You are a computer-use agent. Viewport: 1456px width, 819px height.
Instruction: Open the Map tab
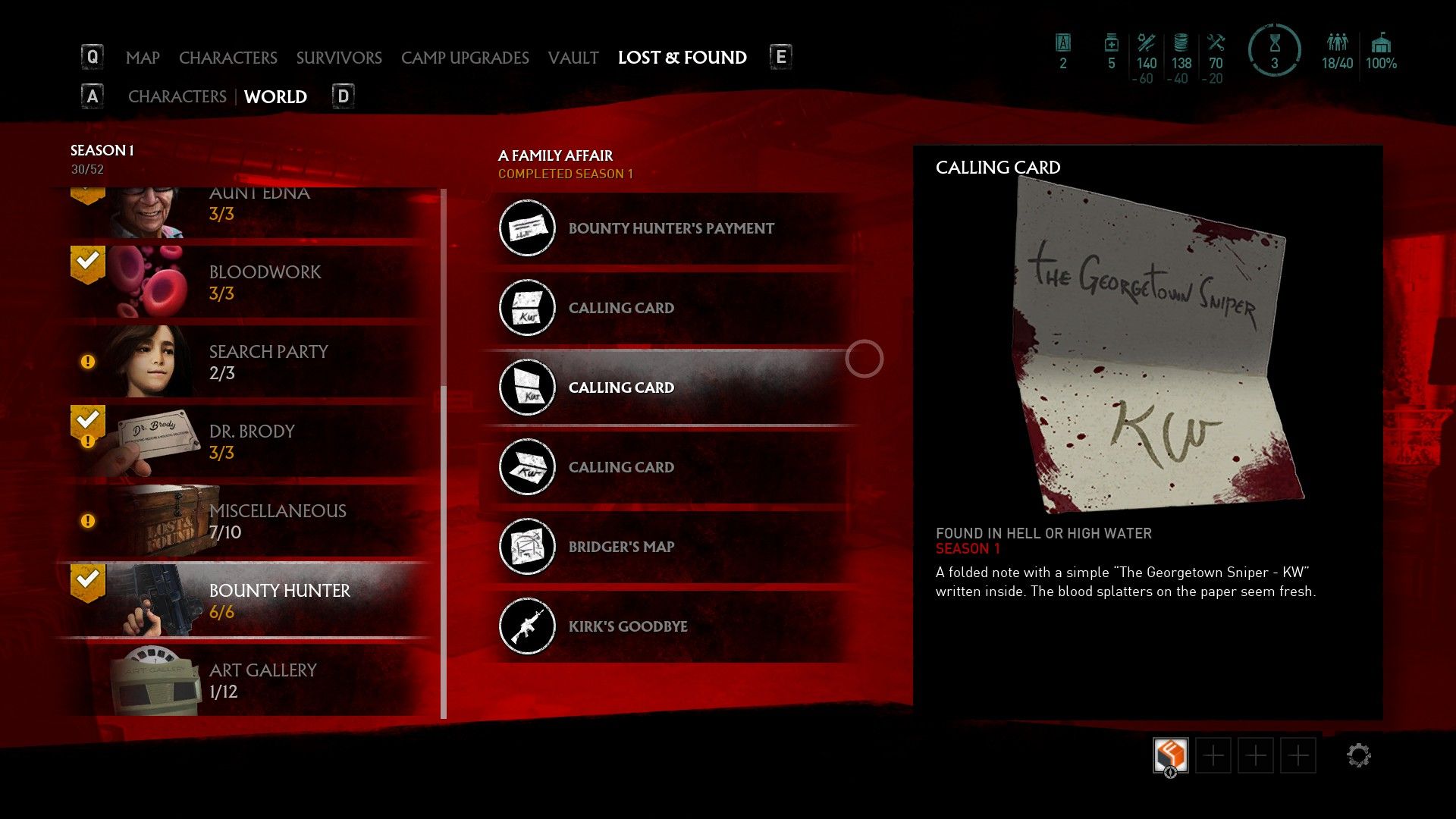pos(143,58)
